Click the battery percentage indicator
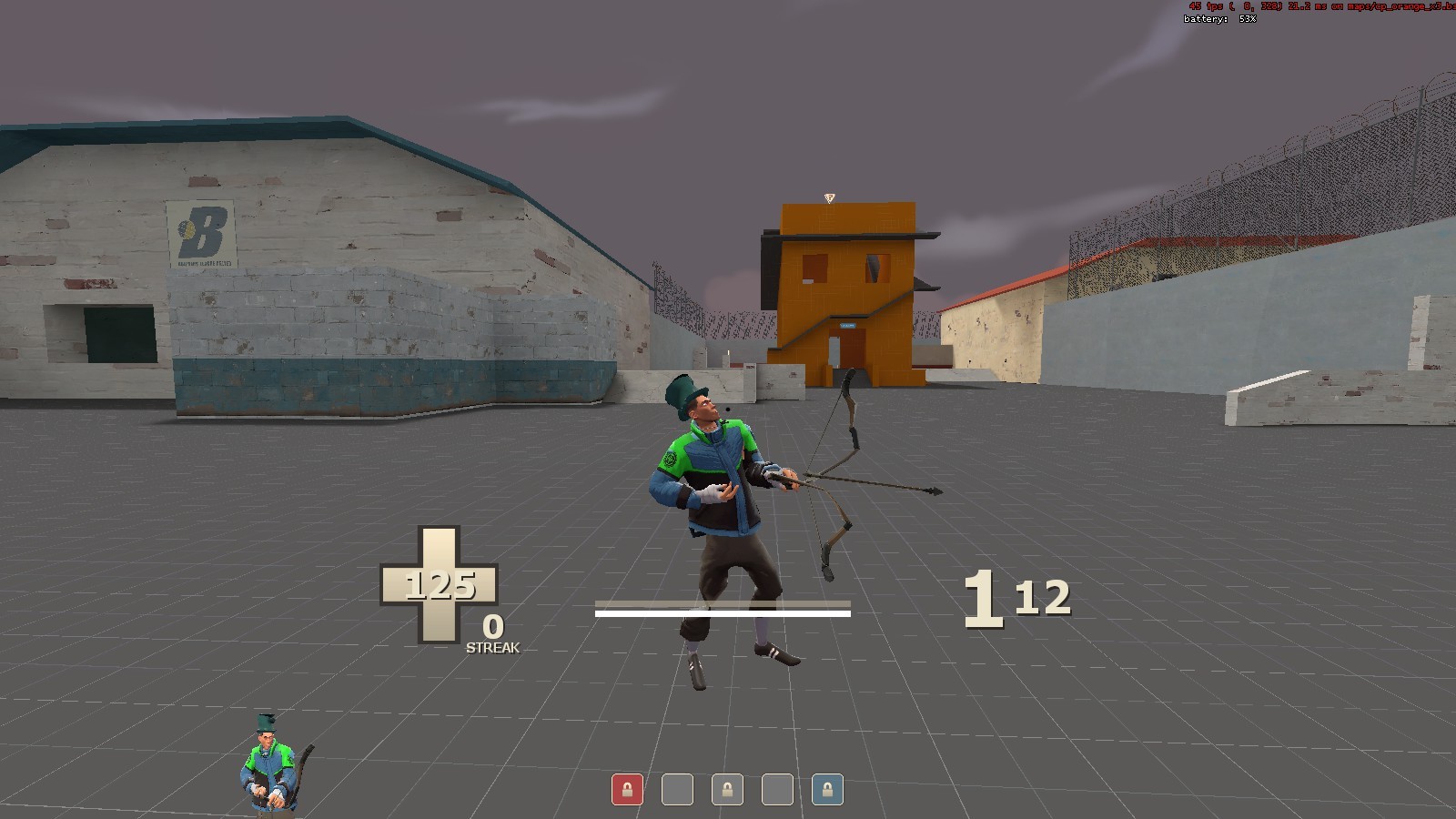Screen dimensions: 1456x819 point(1219,16)
